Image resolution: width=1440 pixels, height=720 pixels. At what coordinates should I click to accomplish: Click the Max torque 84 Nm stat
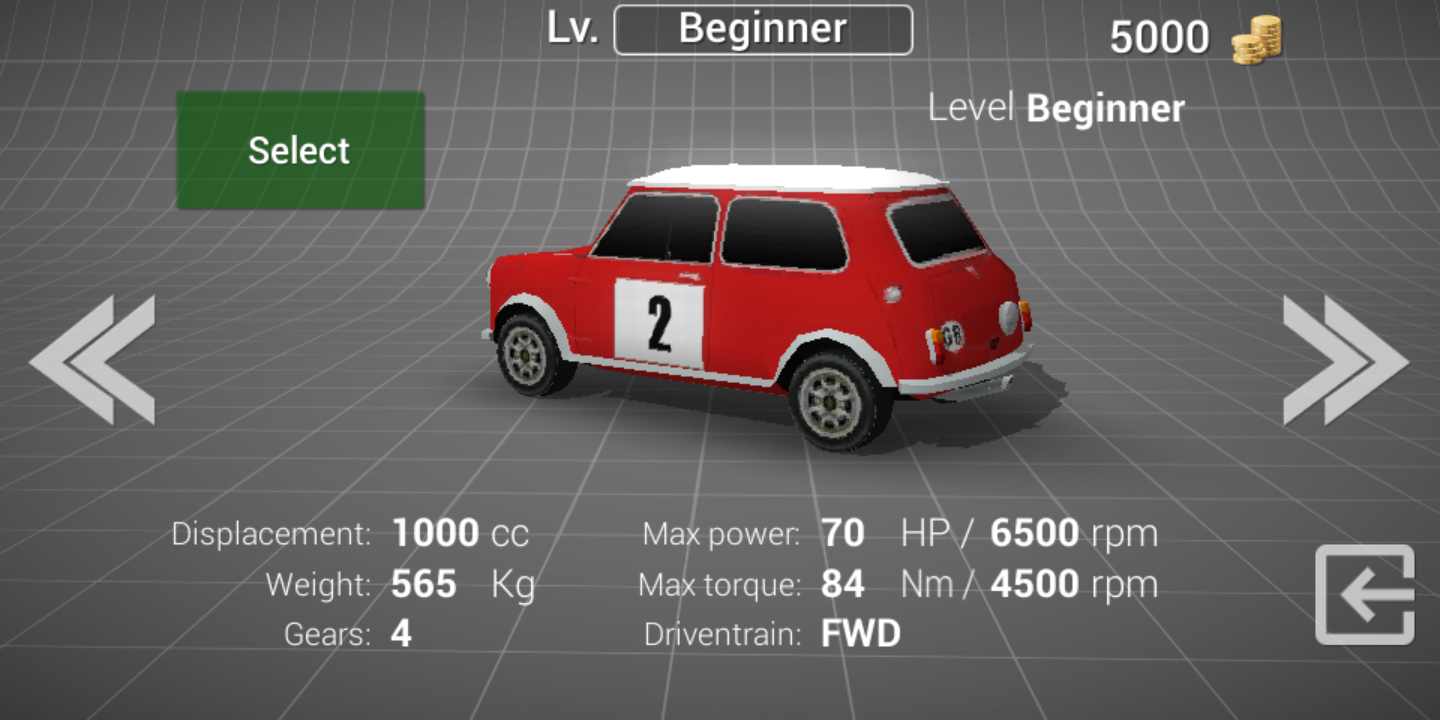(x=843, y=583)
